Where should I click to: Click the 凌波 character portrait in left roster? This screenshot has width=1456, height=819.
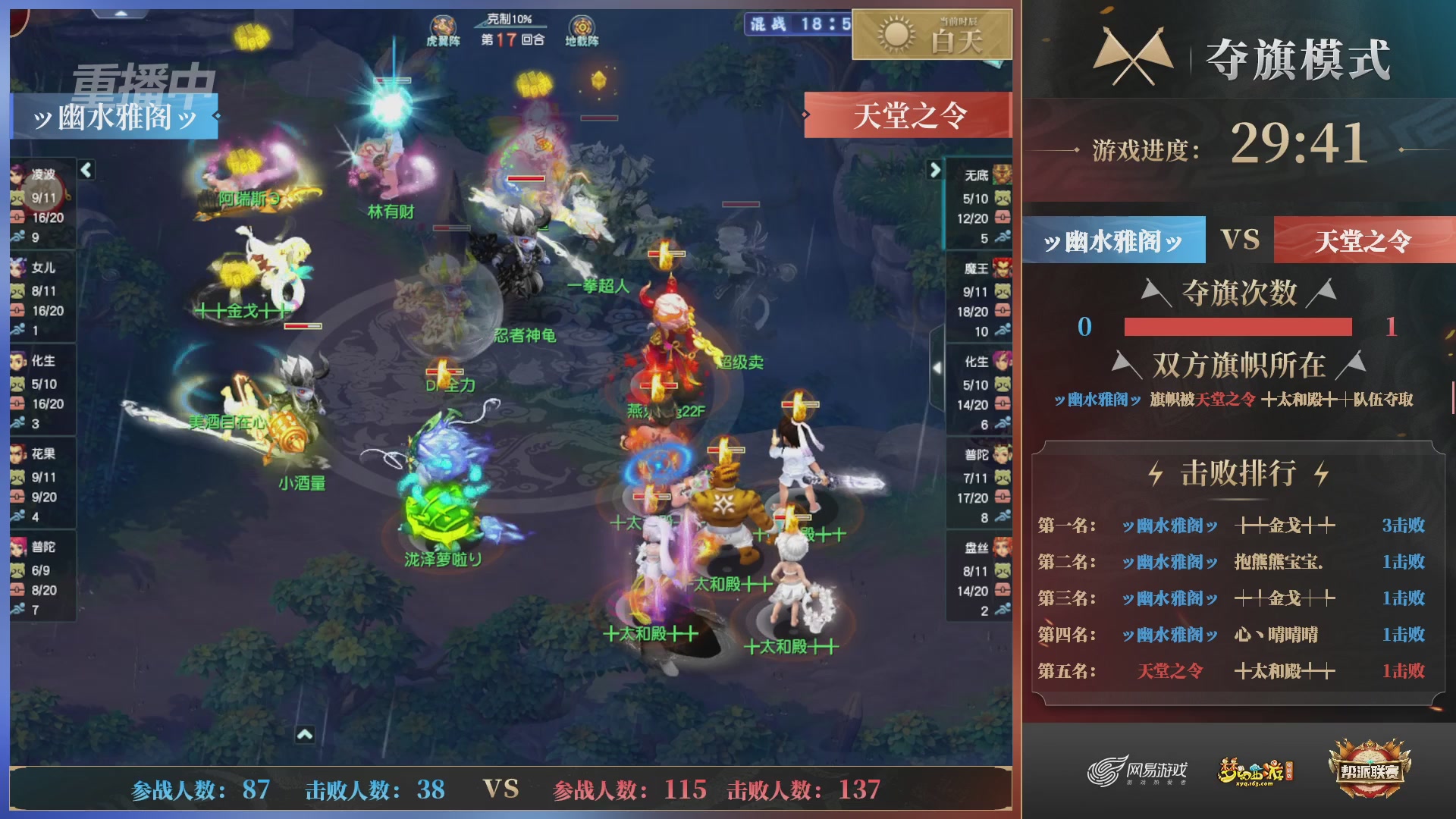17,175
